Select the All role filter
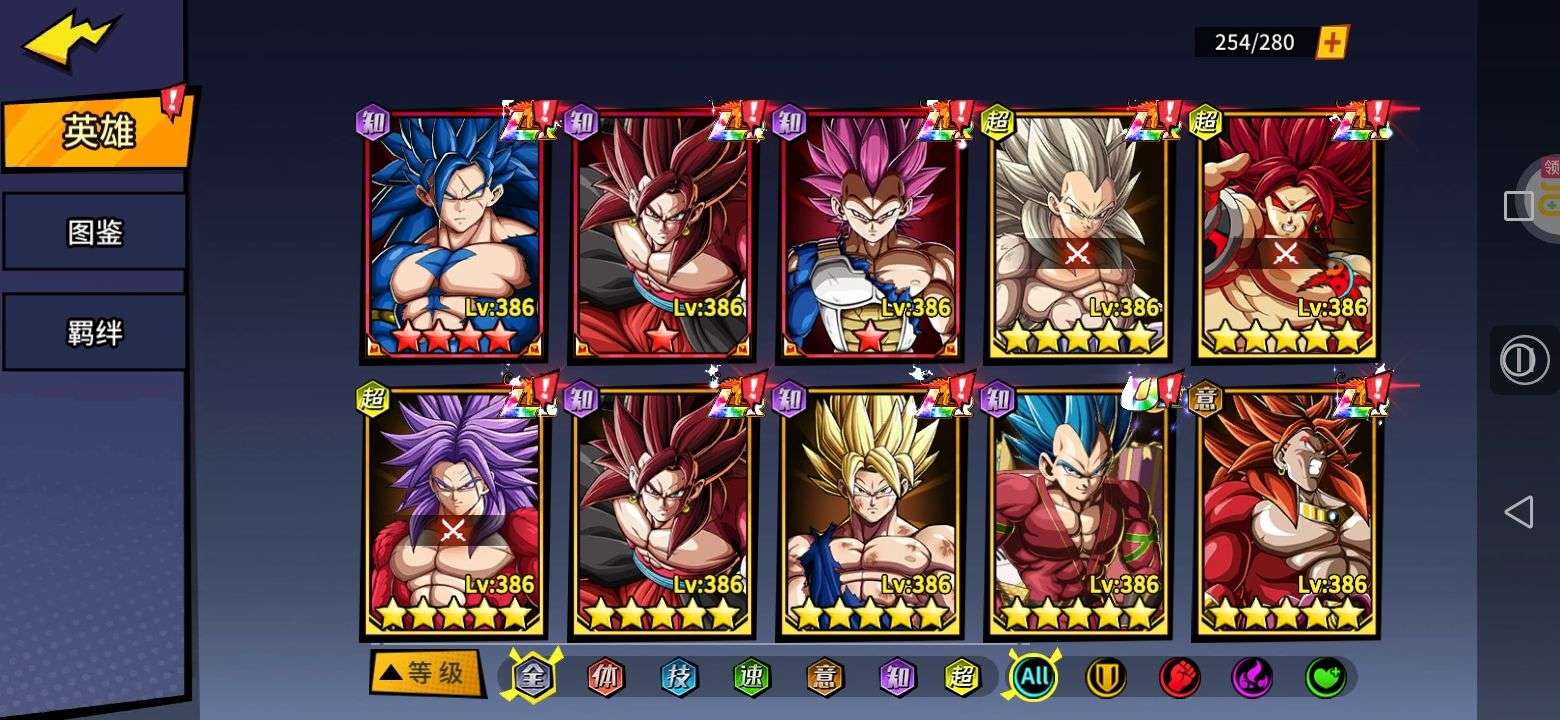 pos(1034,677)
